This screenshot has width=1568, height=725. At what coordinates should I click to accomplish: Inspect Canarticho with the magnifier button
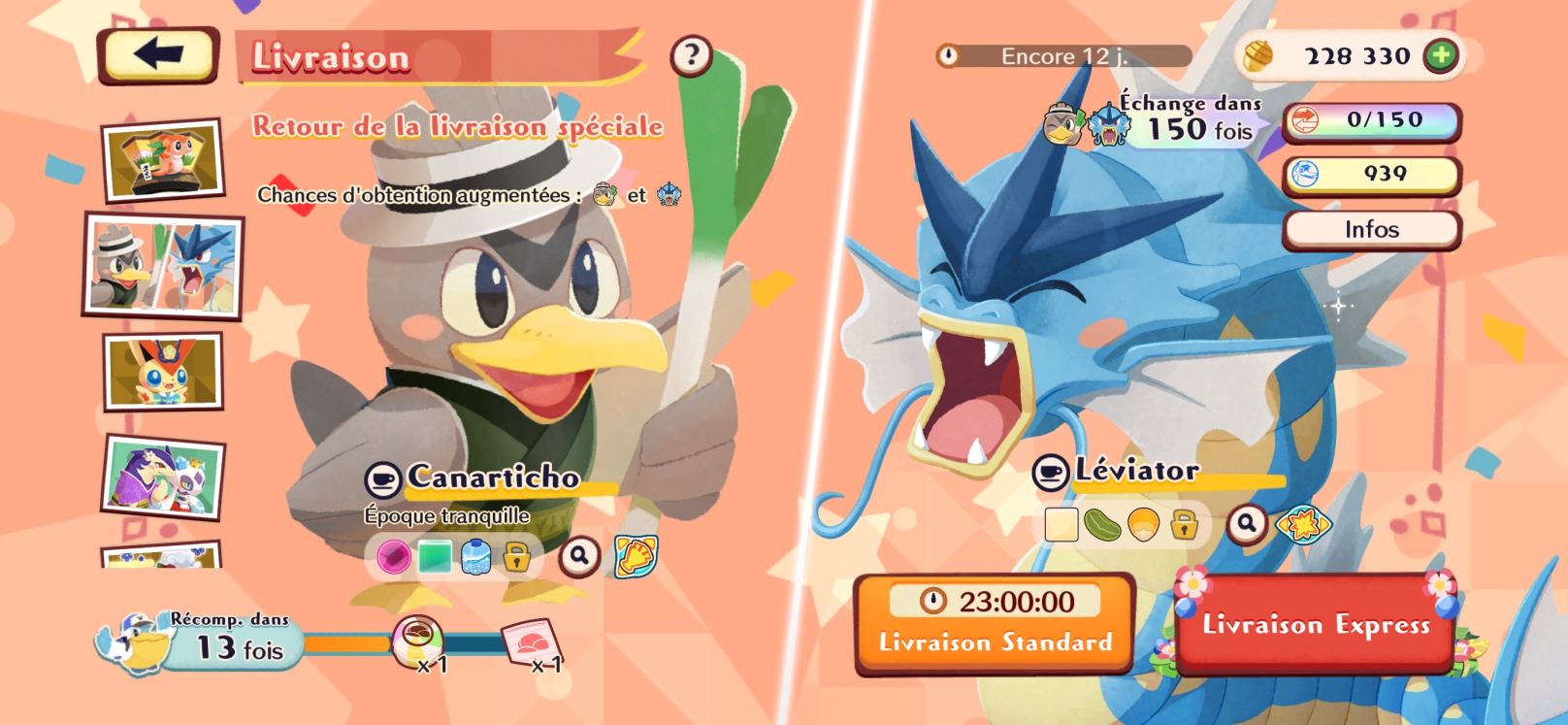[x=579, y=556]
